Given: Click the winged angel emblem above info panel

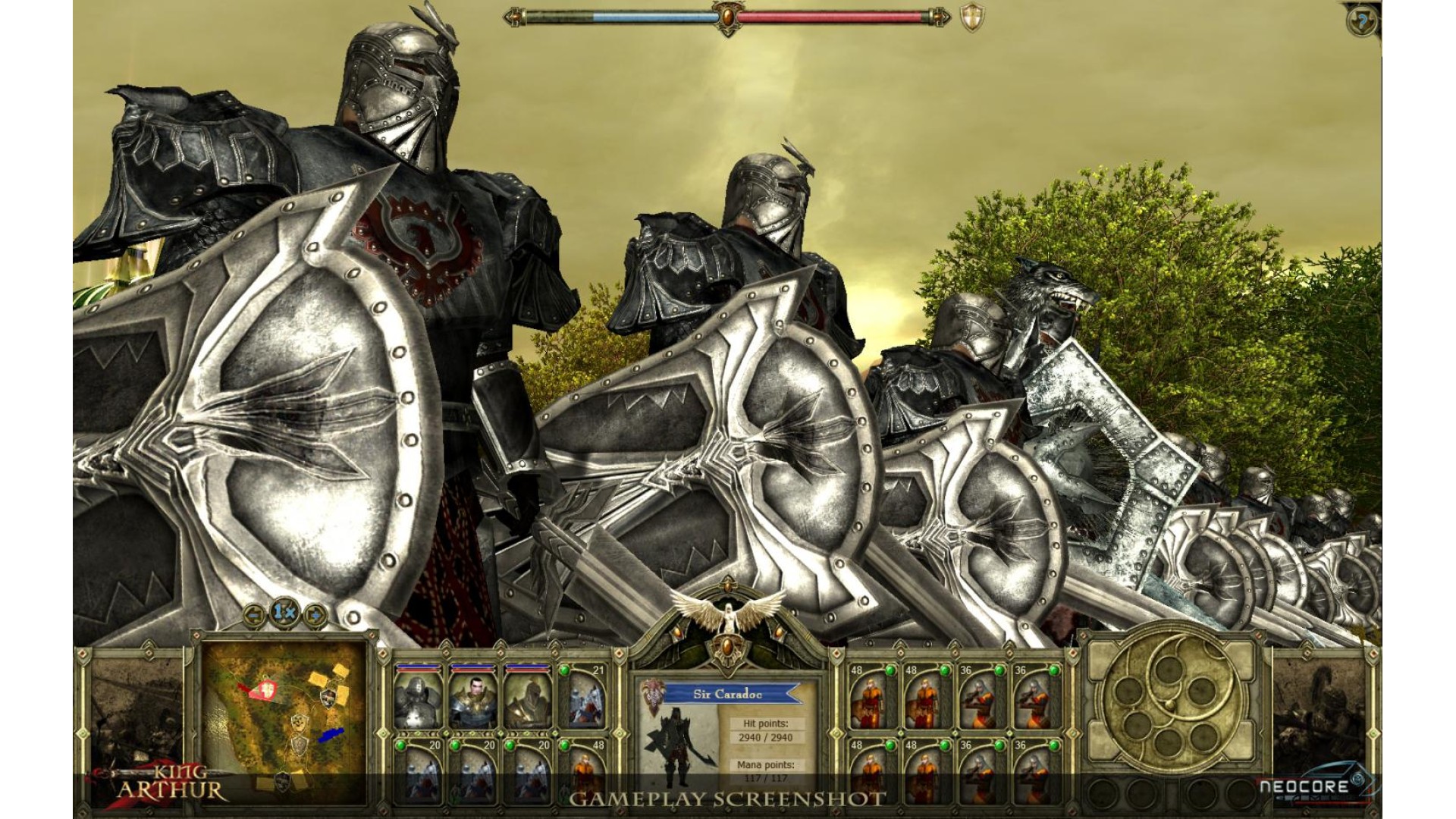Looking at the screenshot, I should 728,616.
